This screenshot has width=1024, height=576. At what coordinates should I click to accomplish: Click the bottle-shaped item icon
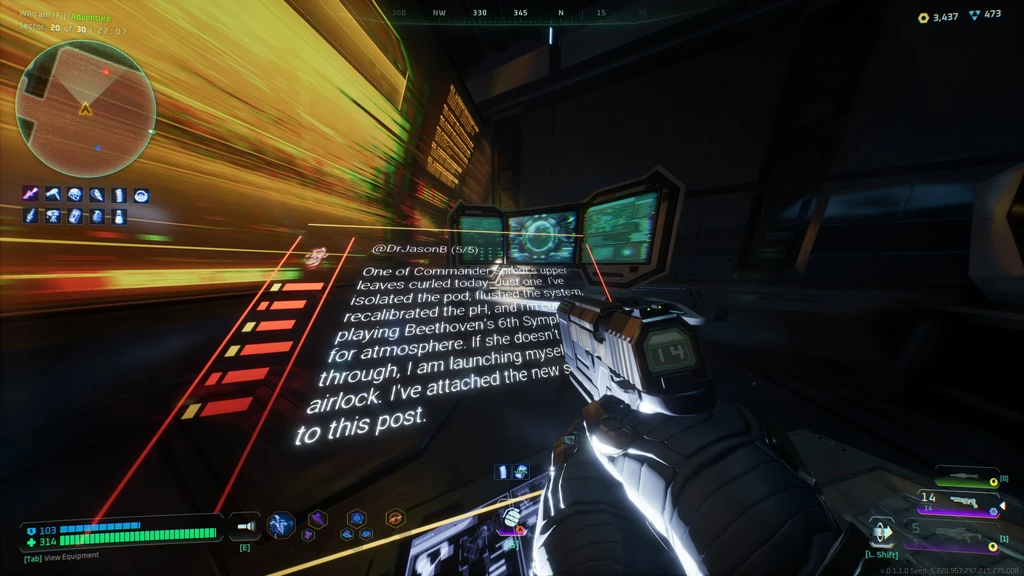coord(119,216)
